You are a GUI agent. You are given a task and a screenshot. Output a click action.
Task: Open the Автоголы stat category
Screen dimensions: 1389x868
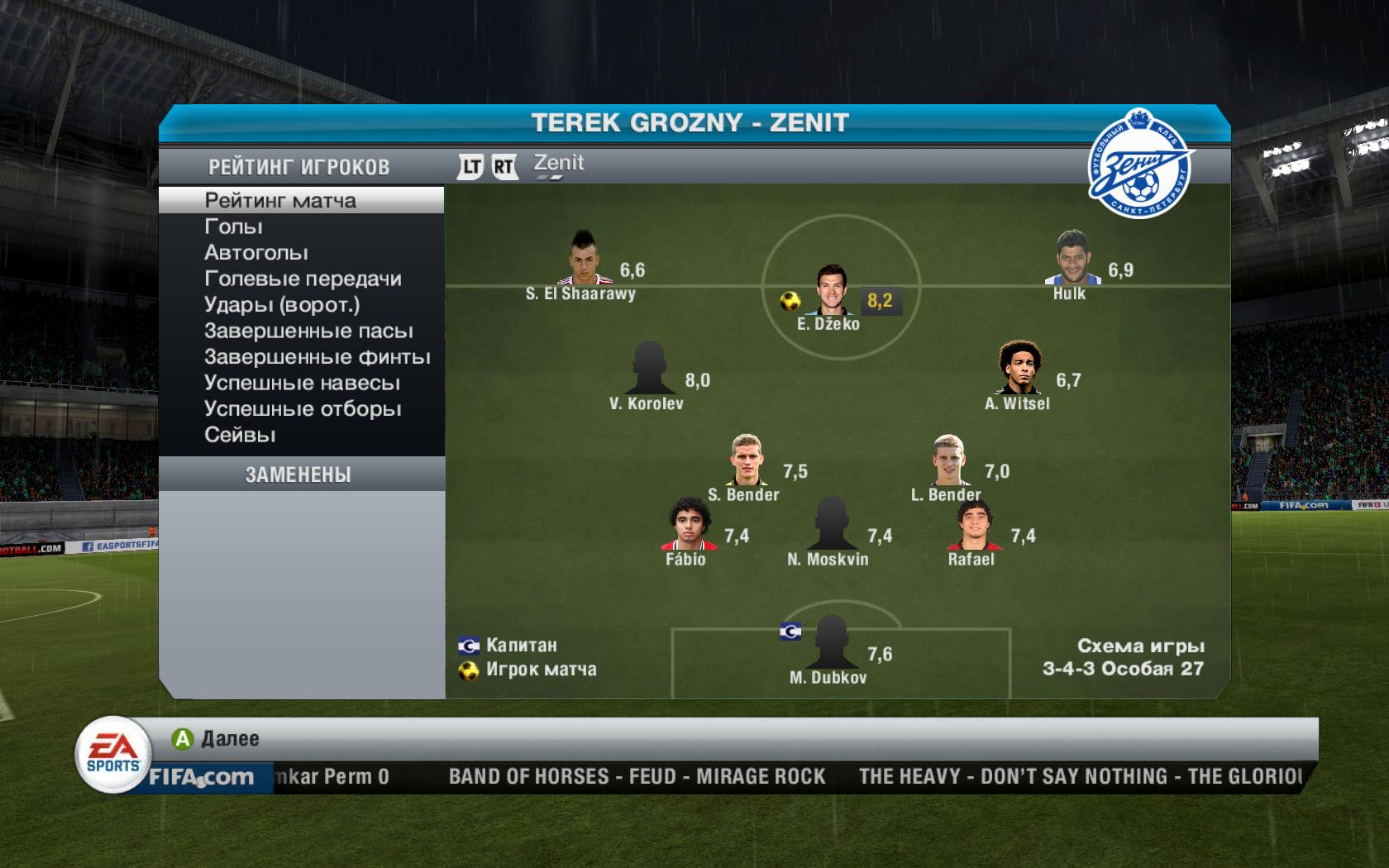click(x=256, y=253)
